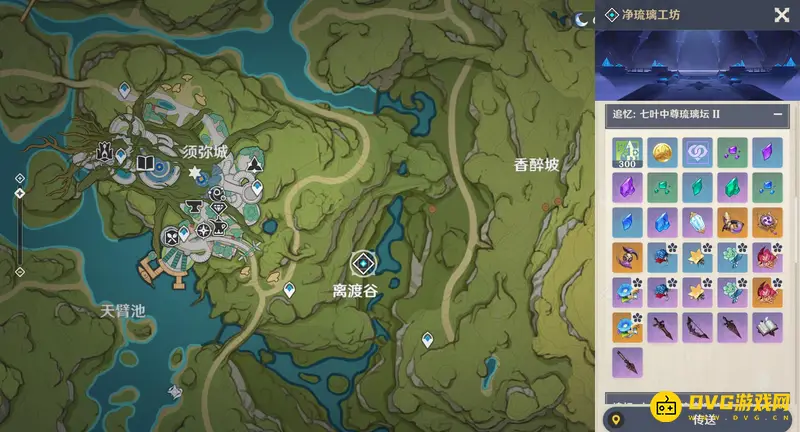Screen dimensions: 800x432
Task: Click the map zoom-in plus button
Action: click(x=19, y=178)
